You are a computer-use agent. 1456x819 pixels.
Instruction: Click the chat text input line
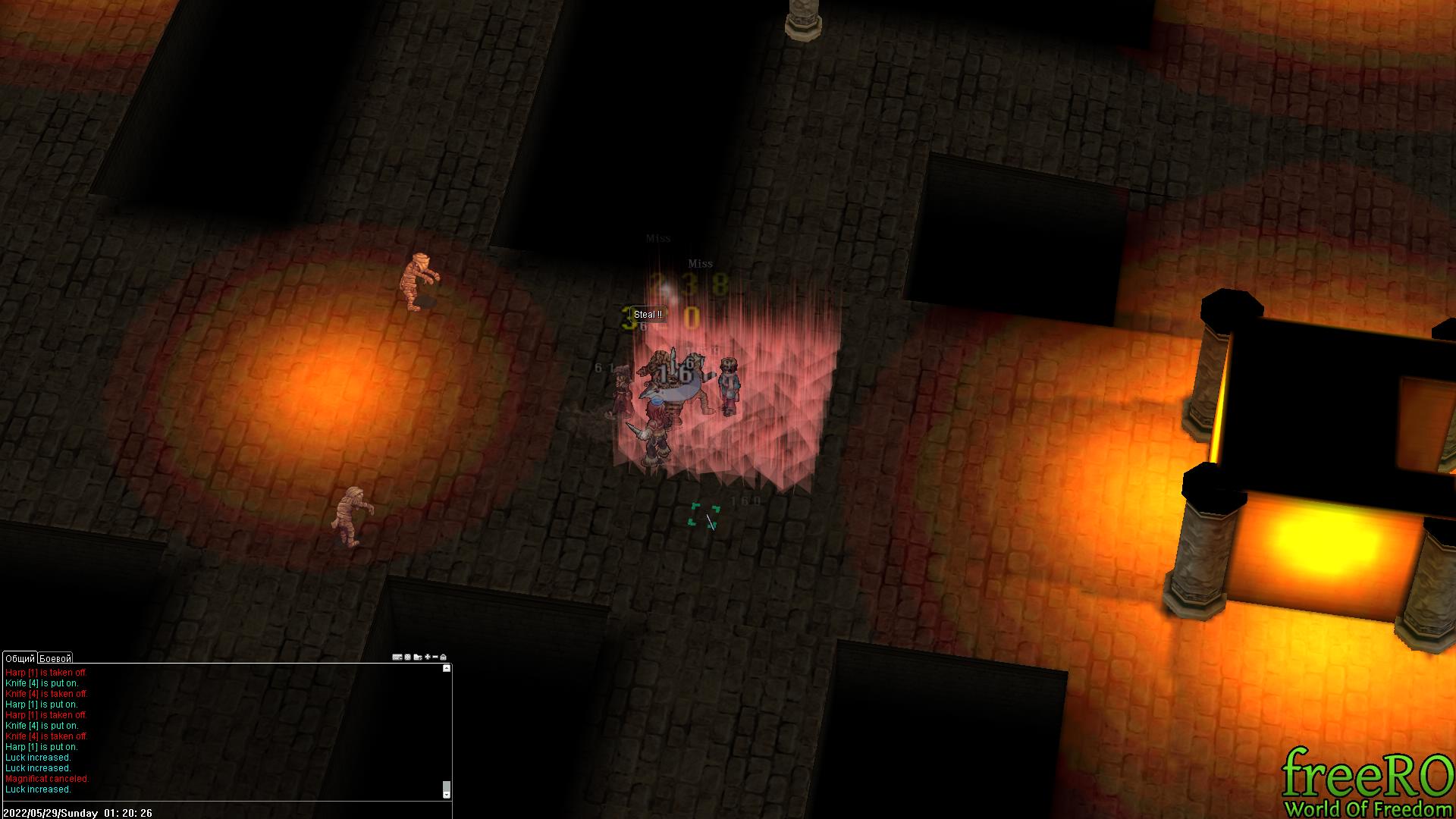227,807
